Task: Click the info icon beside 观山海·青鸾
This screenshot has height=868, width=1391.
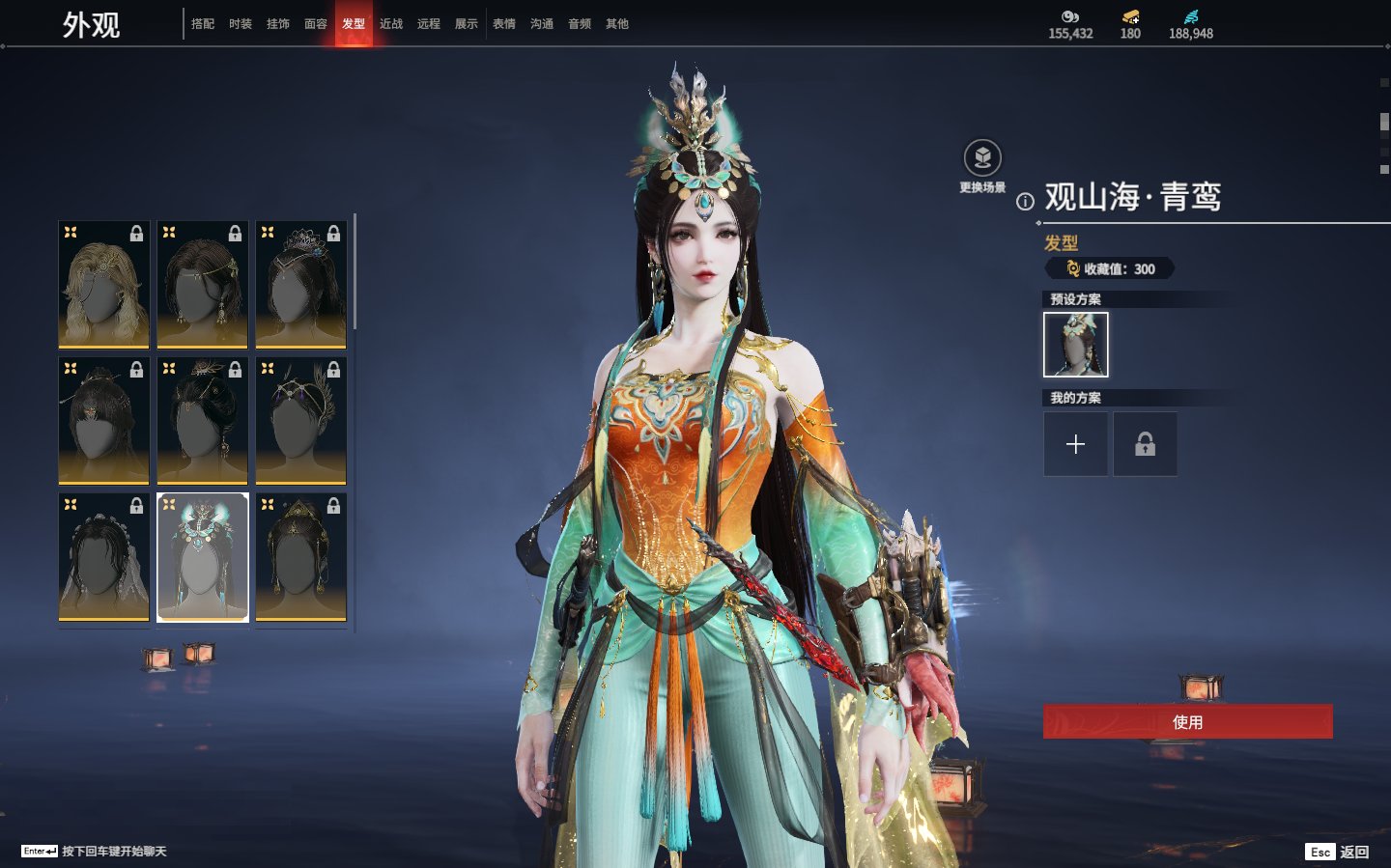Action: click(x=1025, y=201)
